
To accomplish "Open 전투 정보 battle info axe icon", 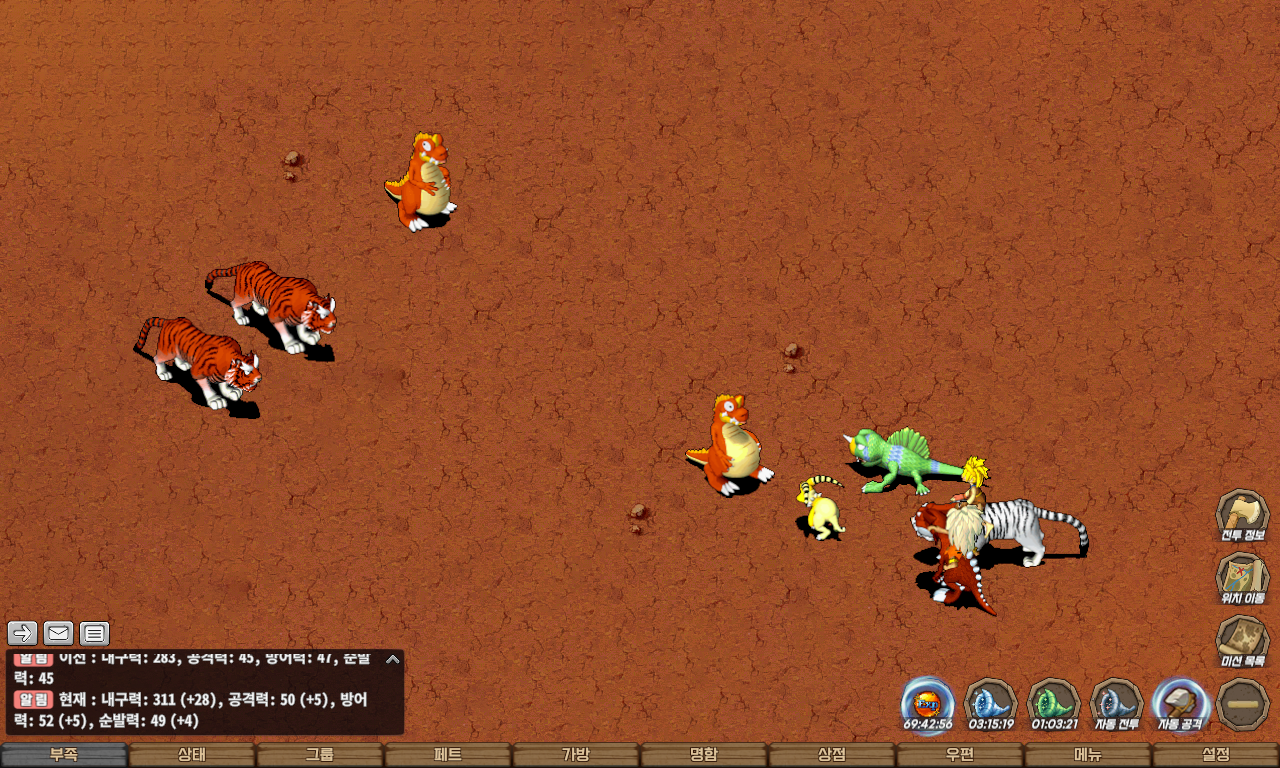I will (x=1242, y=516).
